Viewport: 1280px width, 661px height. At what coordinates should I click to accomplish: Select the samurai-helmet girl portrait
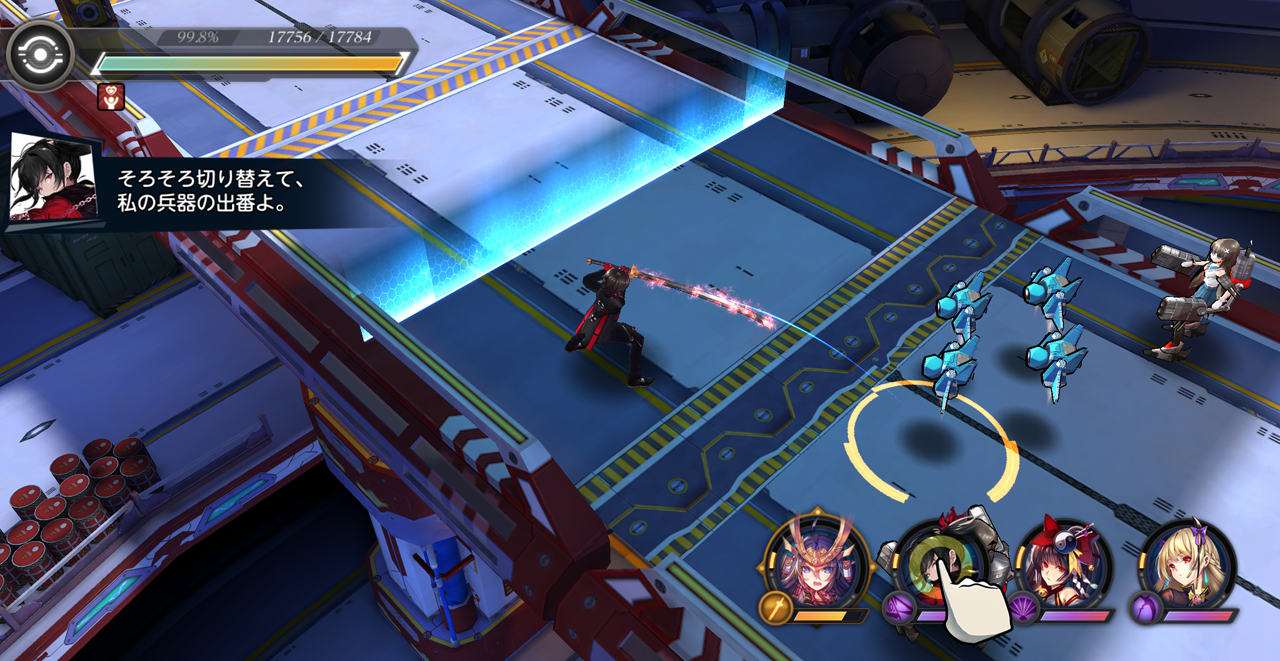(x=811, y=560)
